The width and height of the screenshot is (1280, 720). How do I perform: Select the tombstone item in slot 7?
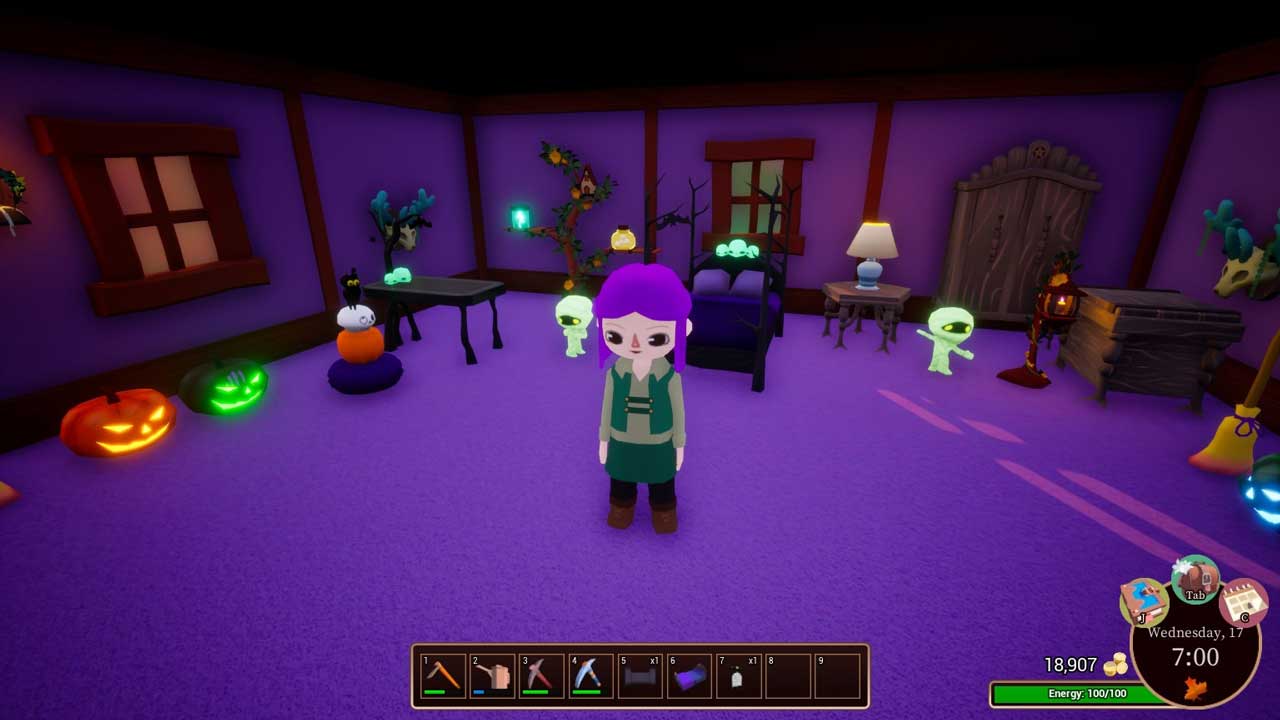(738, 676)
